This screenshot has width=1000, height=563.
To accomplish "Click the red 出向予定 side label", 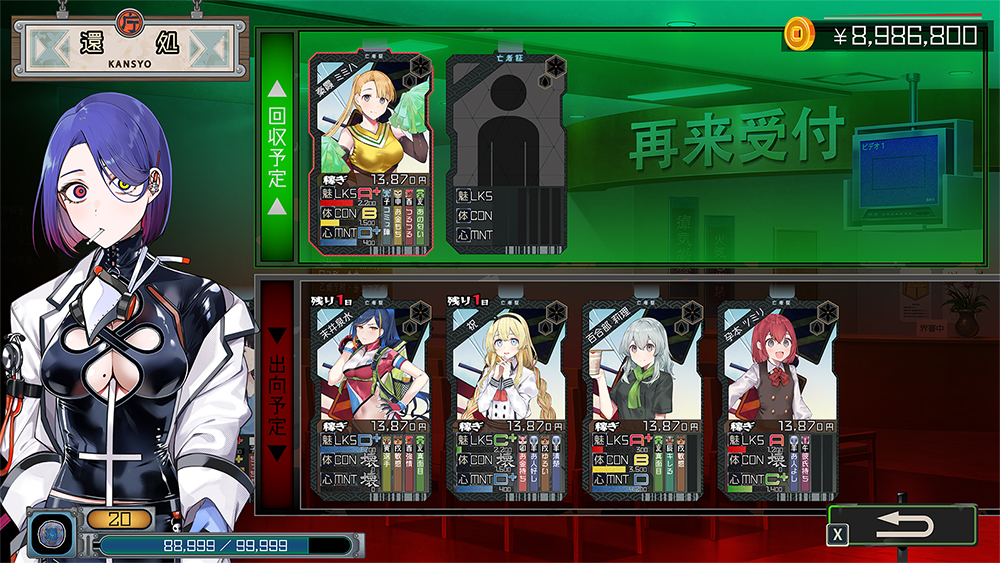I will (x=277, y=395).
